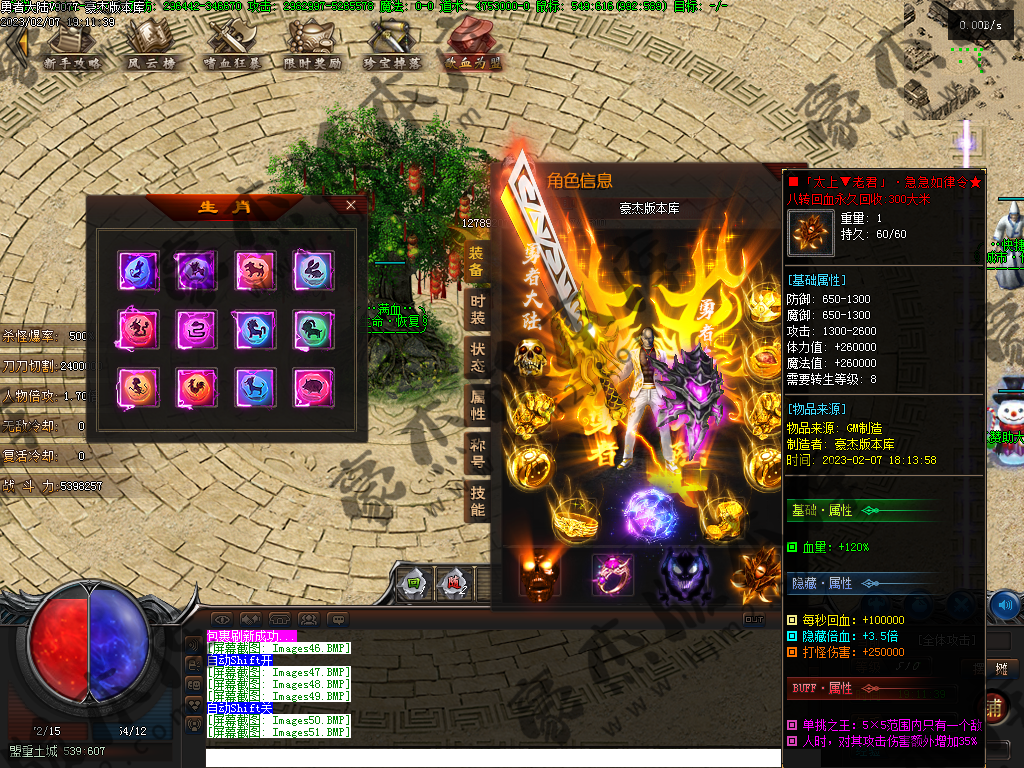This screenshot has width=1024, height=768.
Task: Select the pink gem ring slot
Action: [x=611, y=575]
